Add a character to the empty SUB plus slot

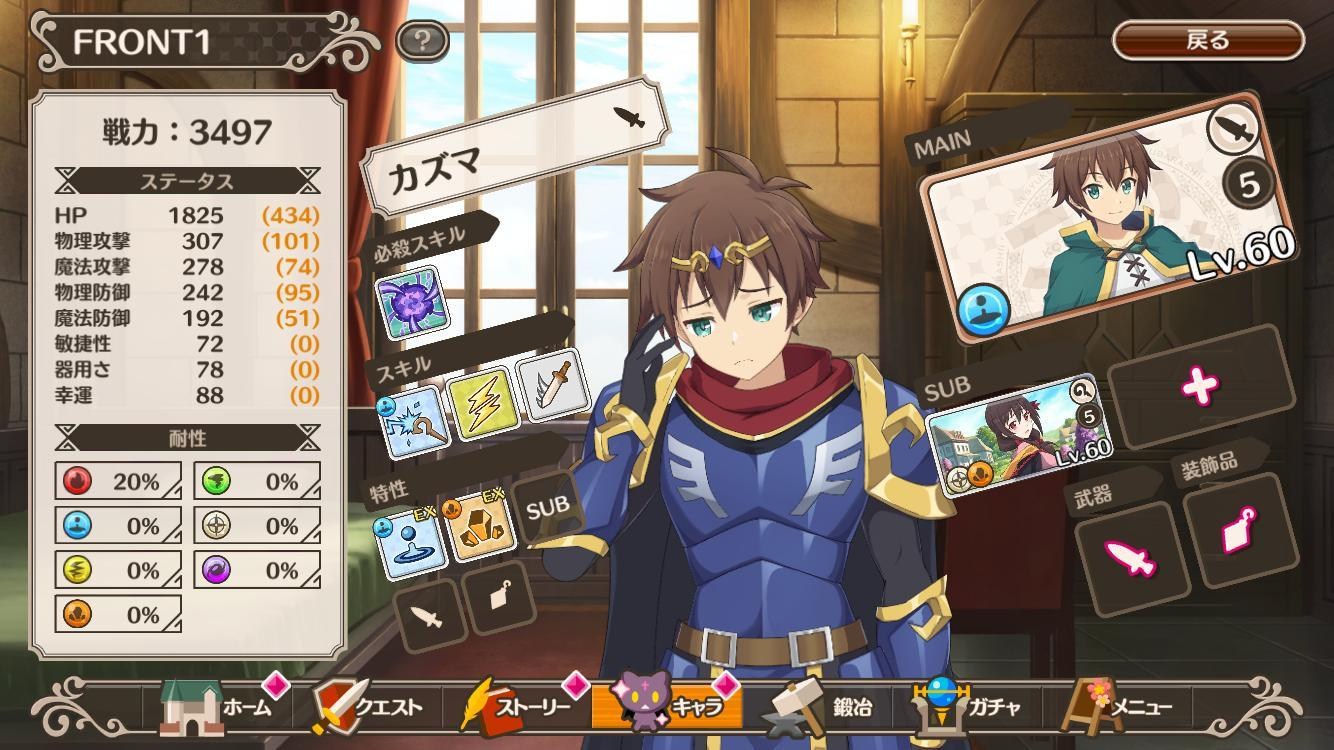[x=1198, y=387]
